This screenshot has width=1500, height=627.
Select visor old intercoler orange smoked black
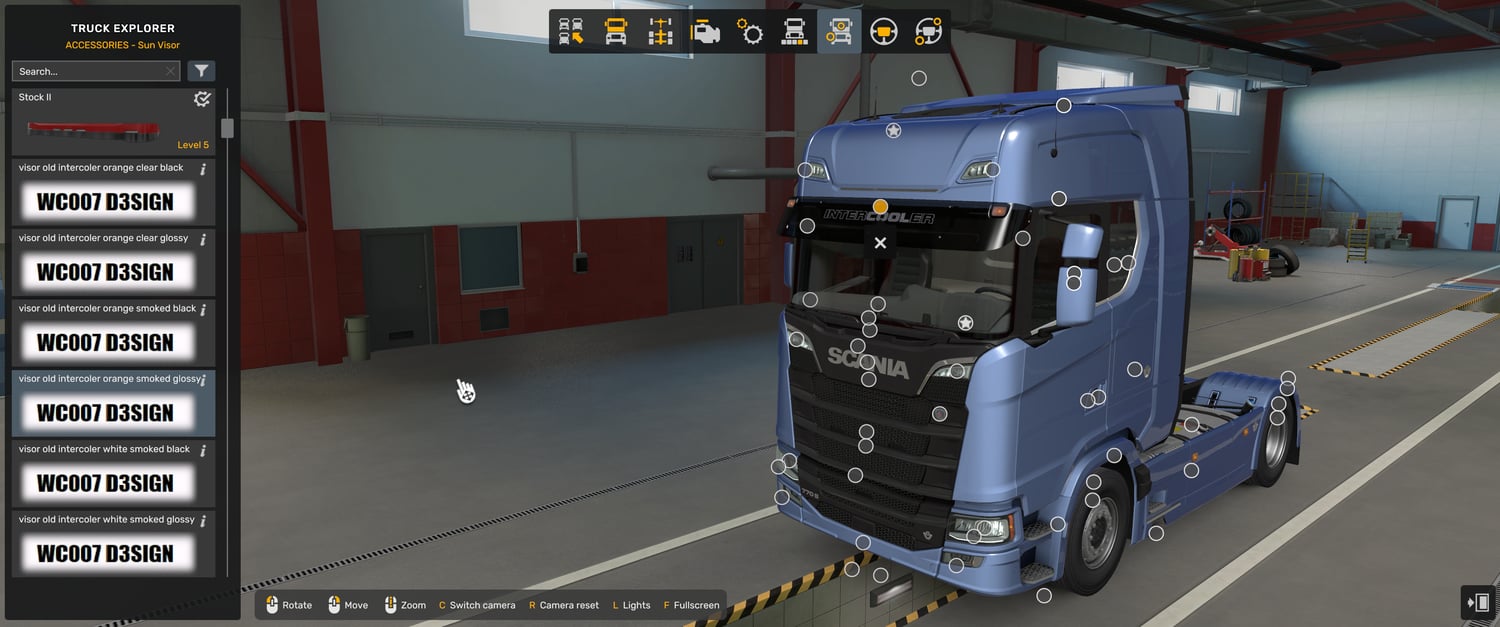(113, 332)
